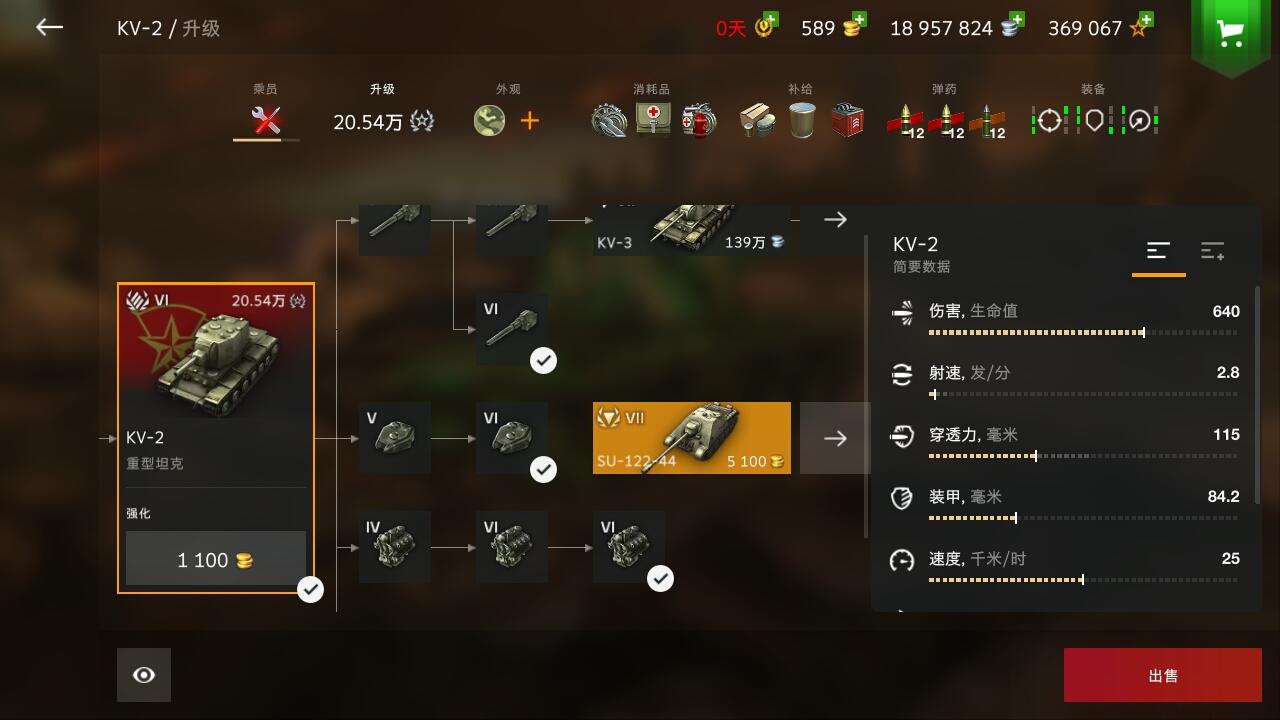Click the red 出售 sell button
The height and width of the screenshot is (720, 1280).
[1163, 674]
